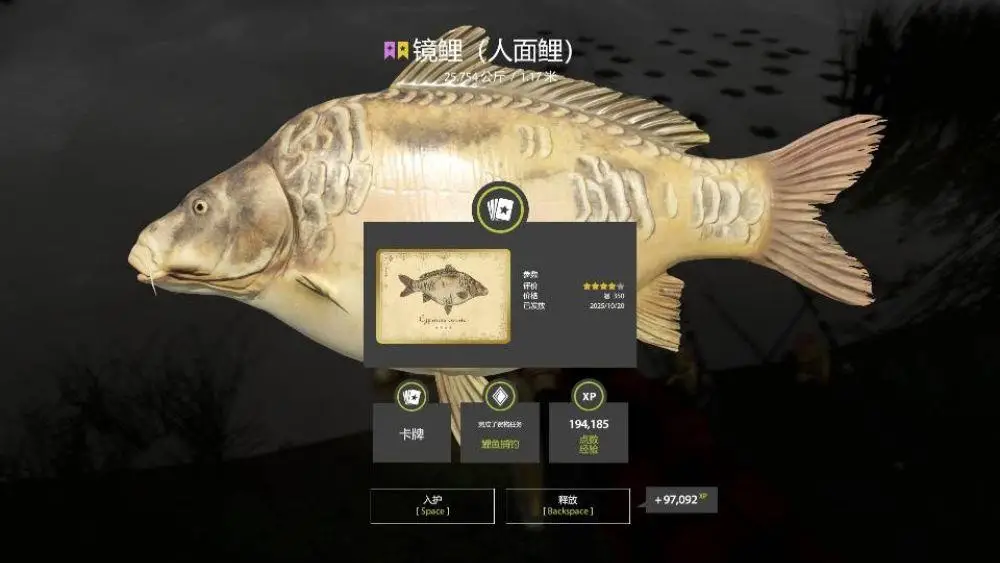This screenshot has width=1000, height=563.
Task: Click the playing cards icon above the popup
Action: pyautogui.click(x=499, y=209)
